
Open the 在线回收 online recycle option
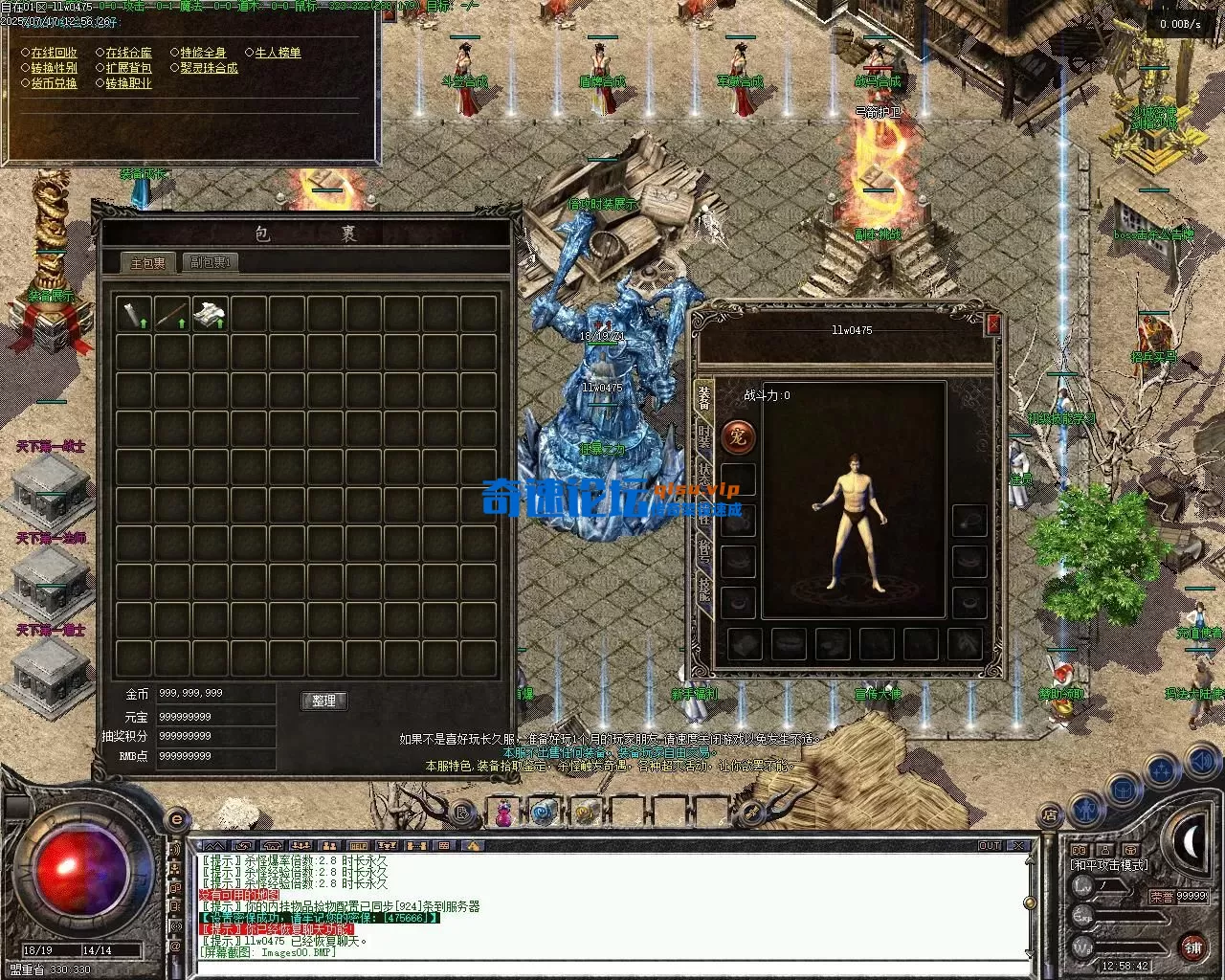click(54, 53)
